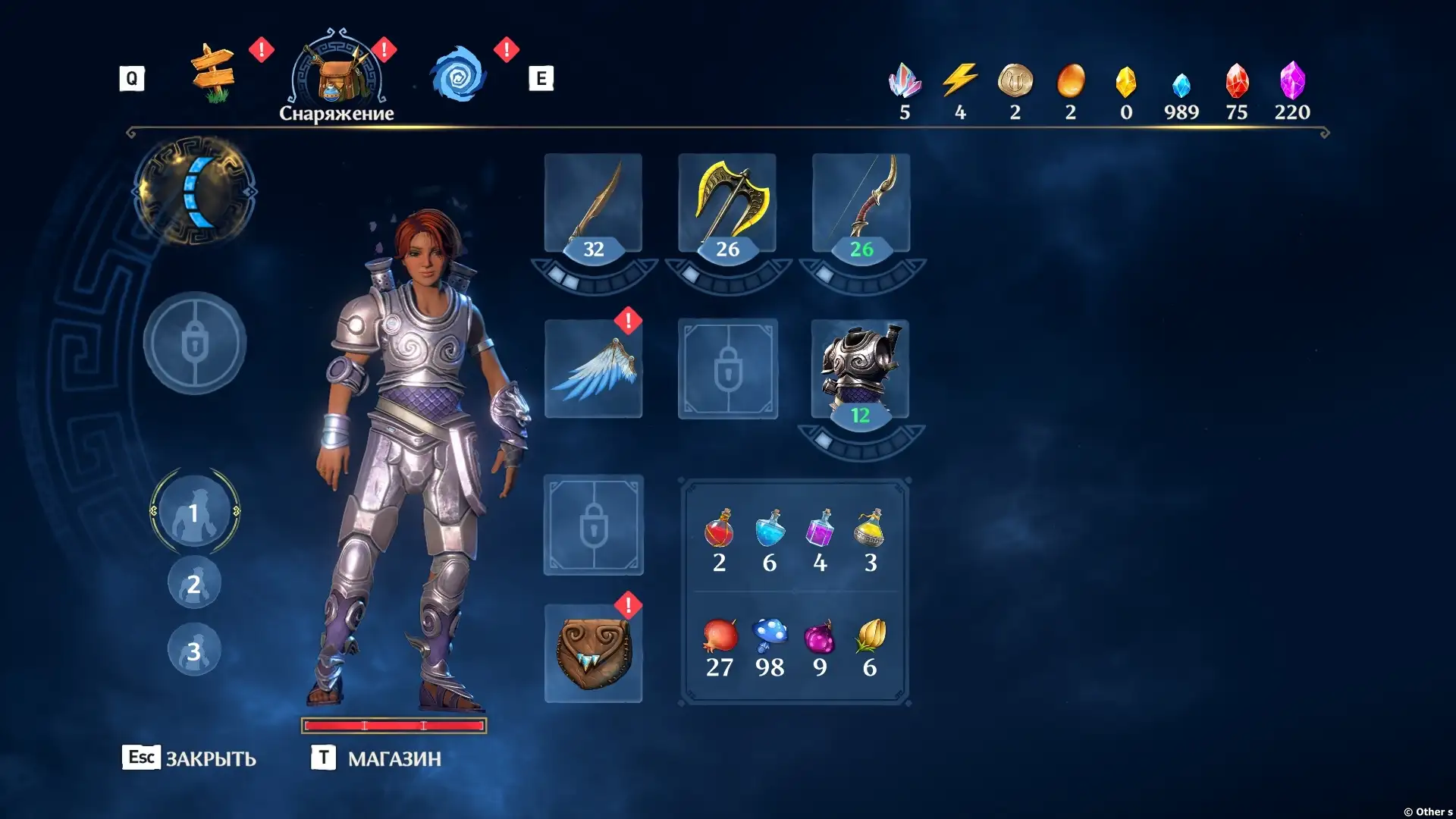
Task: Close the menu with ЗАКРЫТЬ
Action: click(190, 758)
